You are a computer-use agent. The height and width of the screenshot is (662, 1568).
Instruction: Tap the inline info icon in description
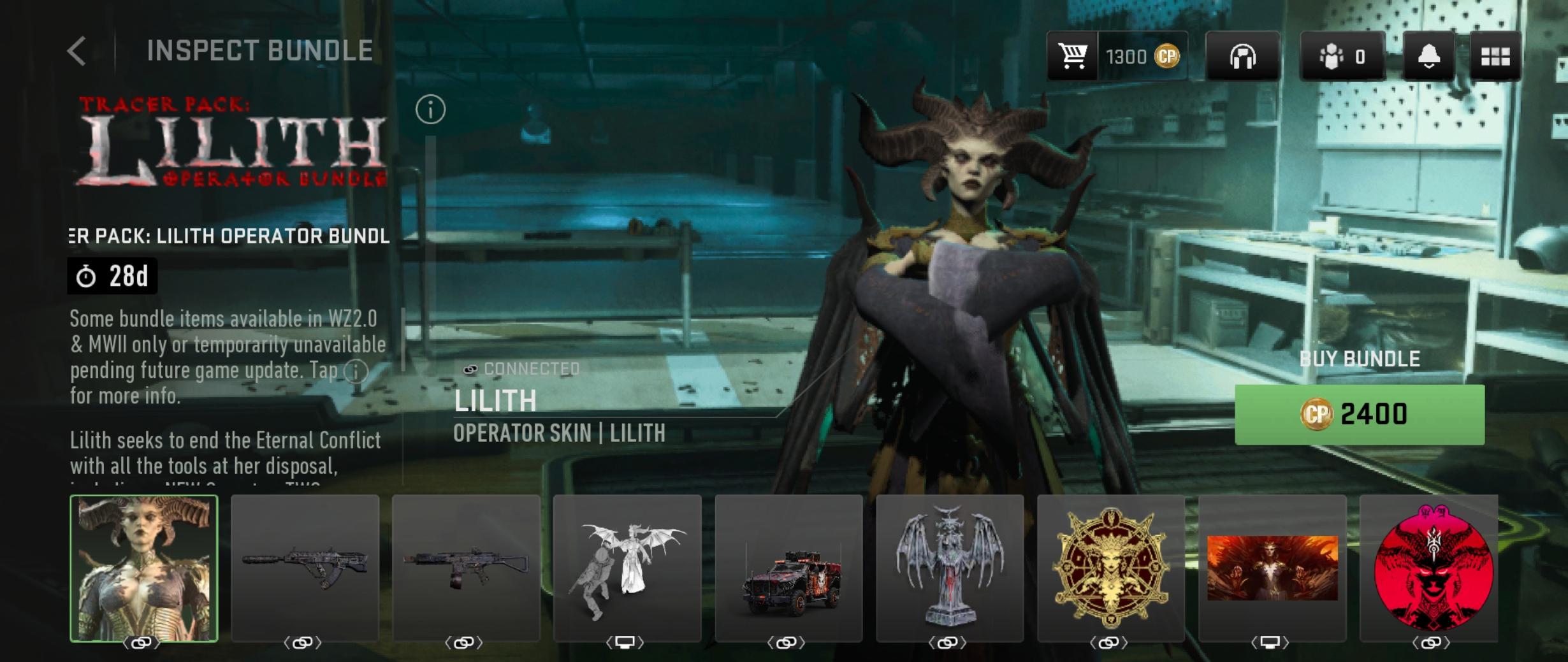(356, 371)
